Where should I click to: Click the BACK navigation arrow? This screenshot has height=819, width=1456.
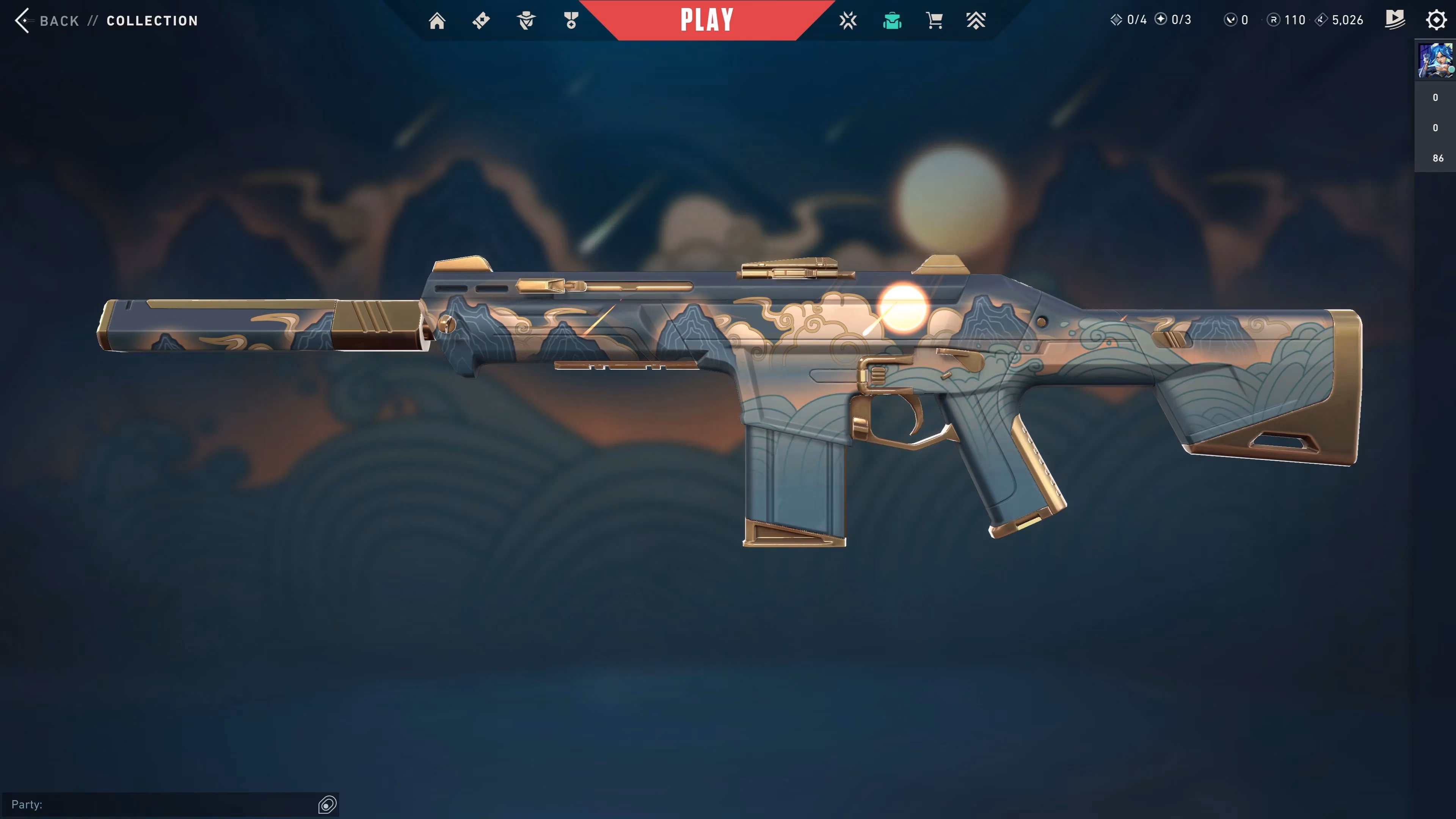pos(23,20)
